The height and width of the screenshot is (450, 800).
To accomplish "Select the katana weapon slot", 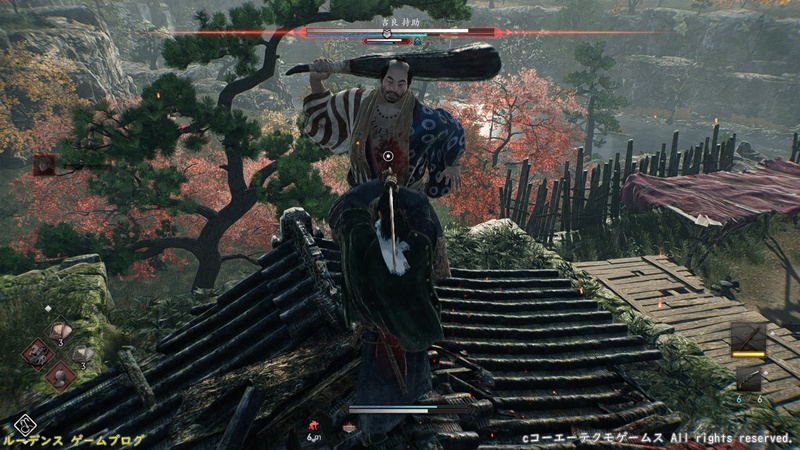I will click(x=748, y=338).
